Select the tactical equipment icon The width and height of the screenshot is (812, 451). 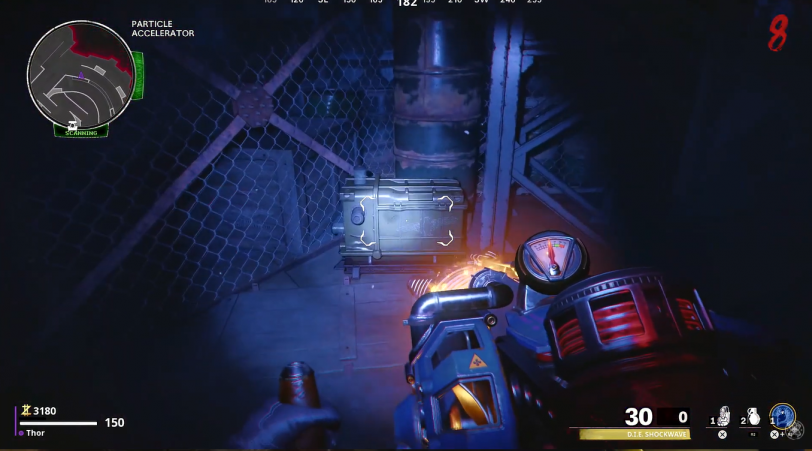pos(724,416)
